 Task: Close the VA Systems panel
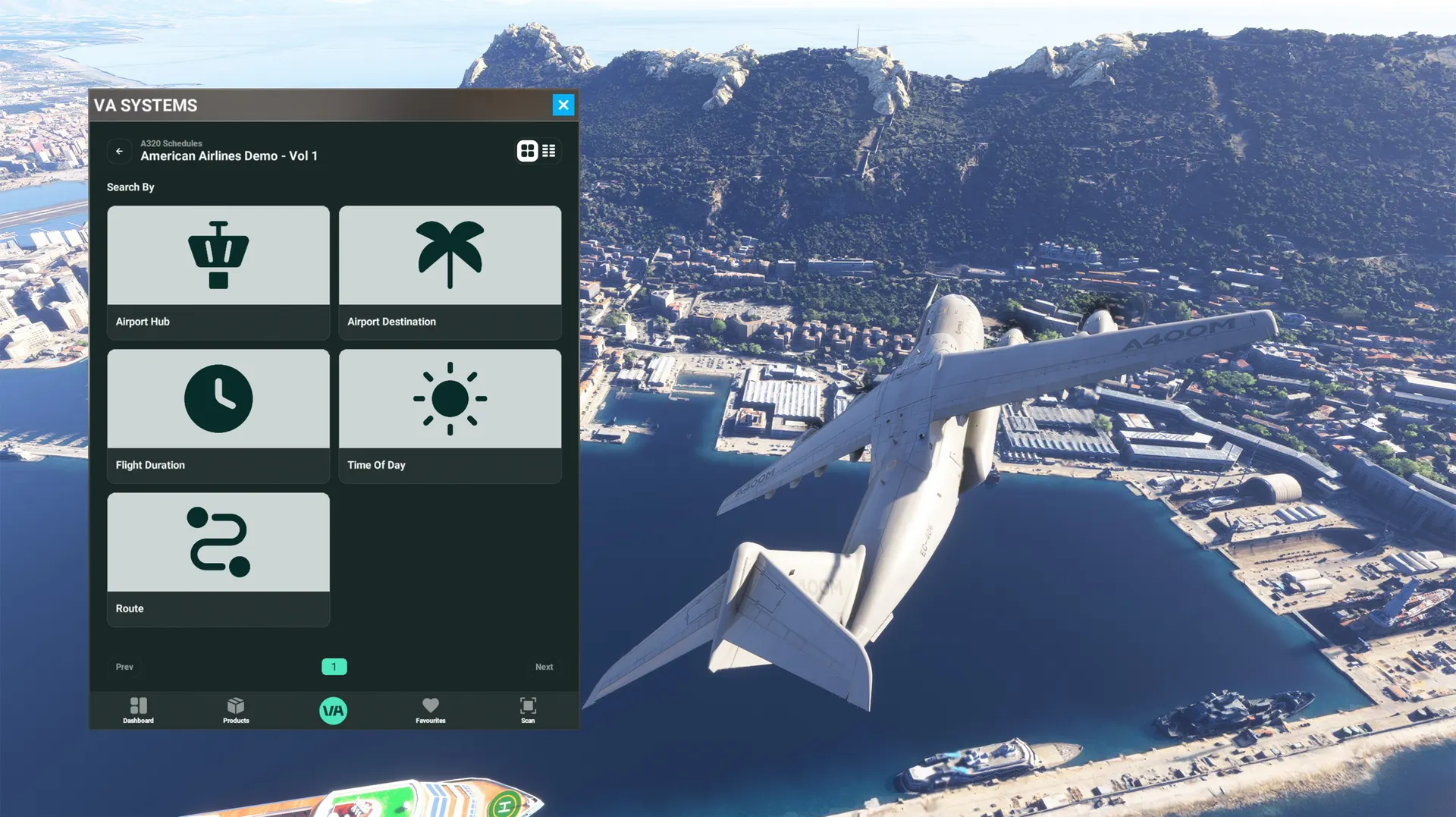(563, 105)
